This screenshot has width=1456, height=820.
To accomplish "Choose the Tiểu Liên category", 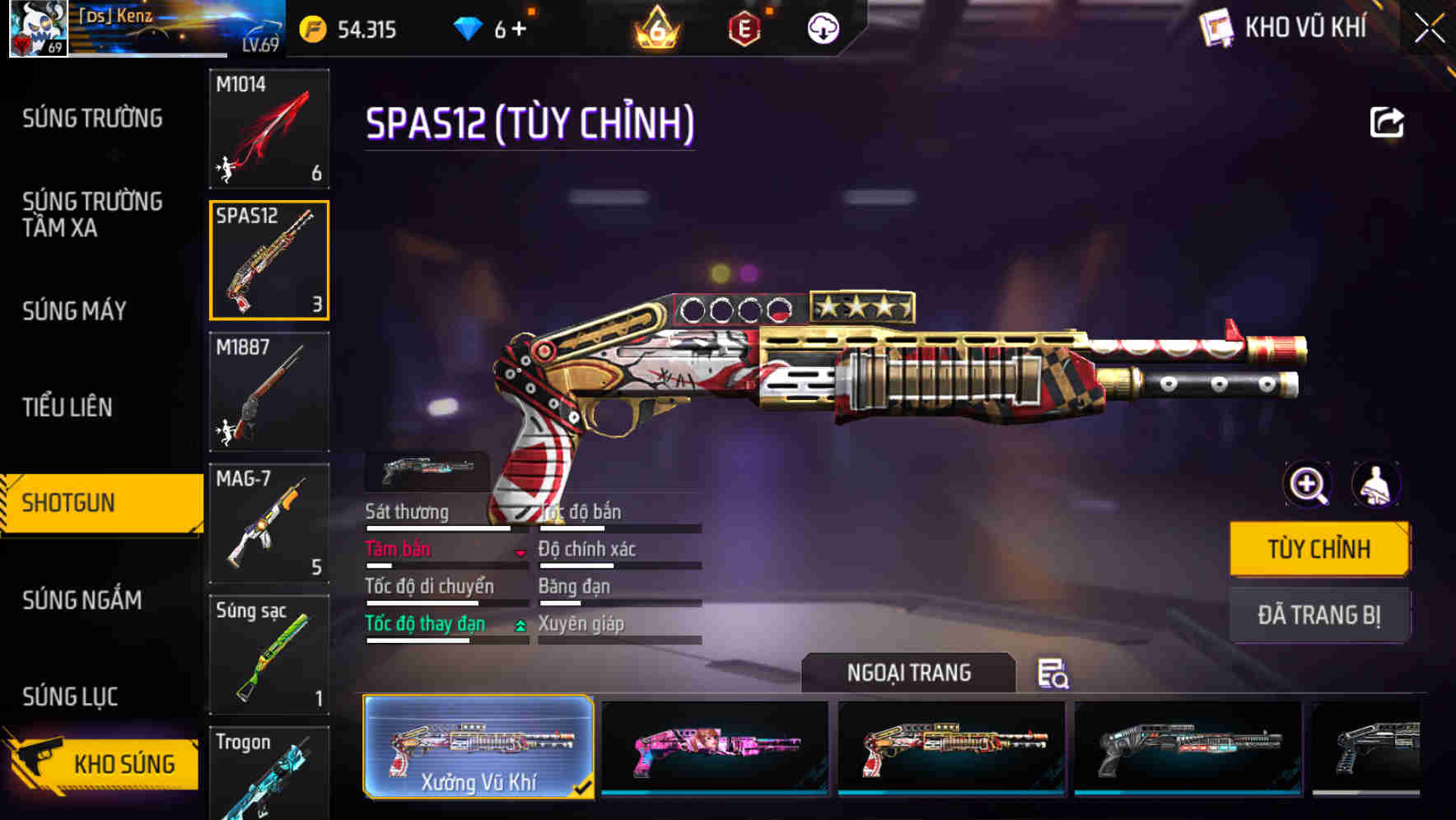I will (x=68, y=407).
